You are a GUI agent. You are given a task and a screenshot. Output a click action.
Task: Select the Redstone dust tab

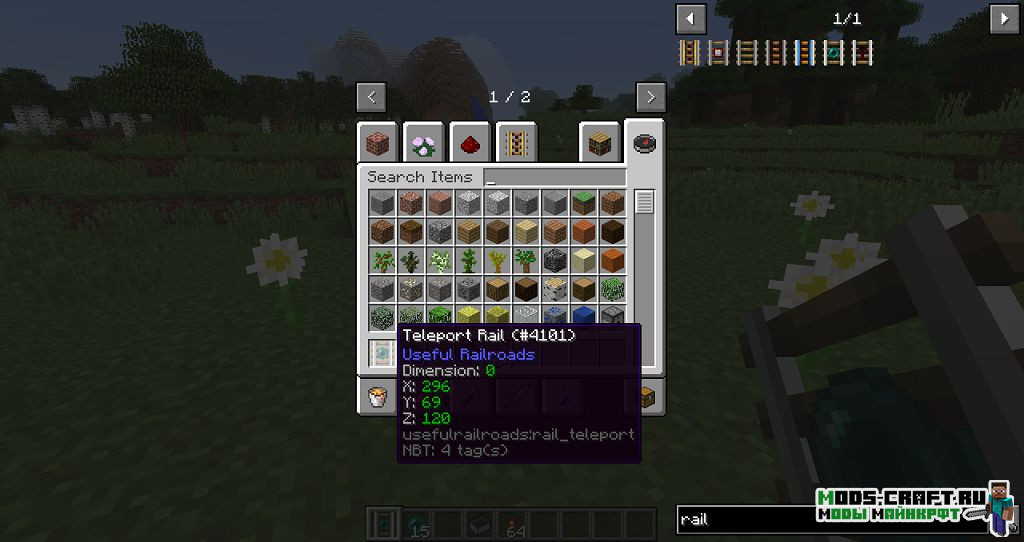point(470,144)
